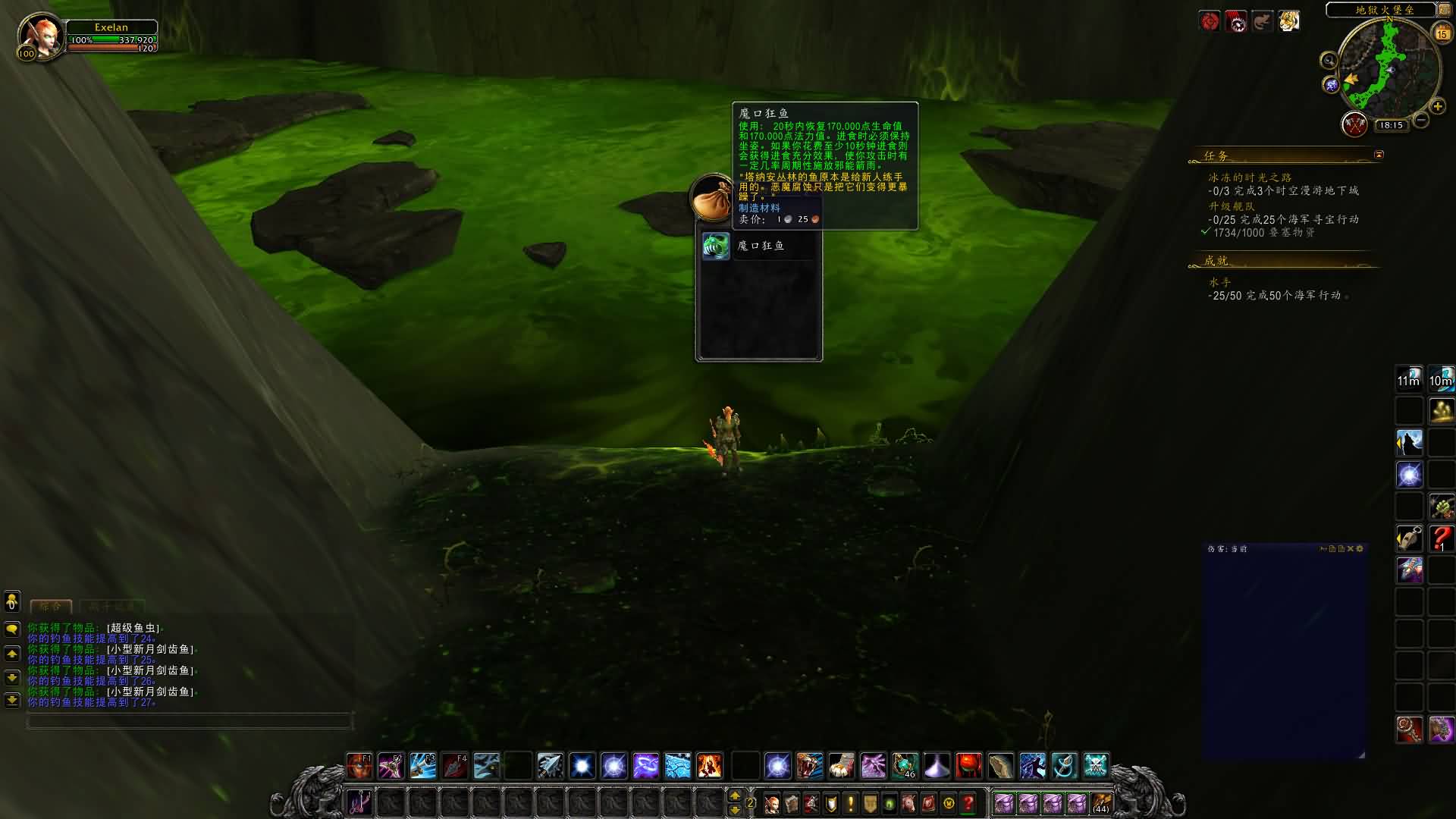Open the red question mark help button

coord(968,803)
